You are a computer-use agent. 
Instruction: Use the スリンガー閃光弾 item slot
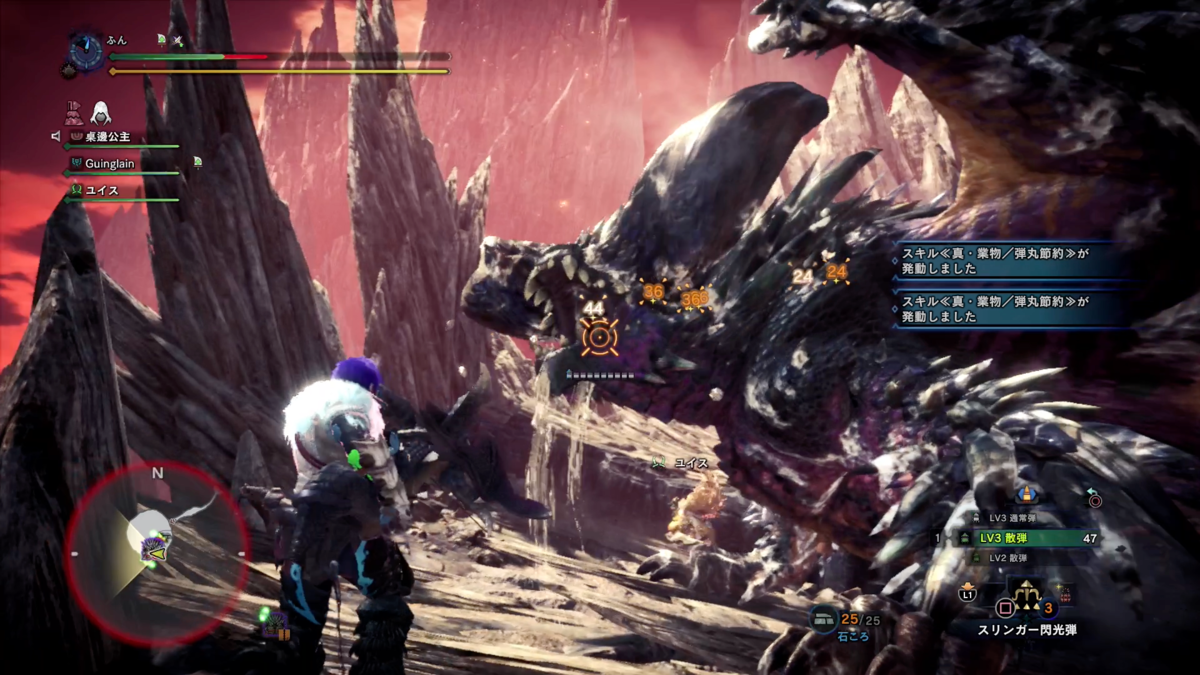tap(1027, 602)
